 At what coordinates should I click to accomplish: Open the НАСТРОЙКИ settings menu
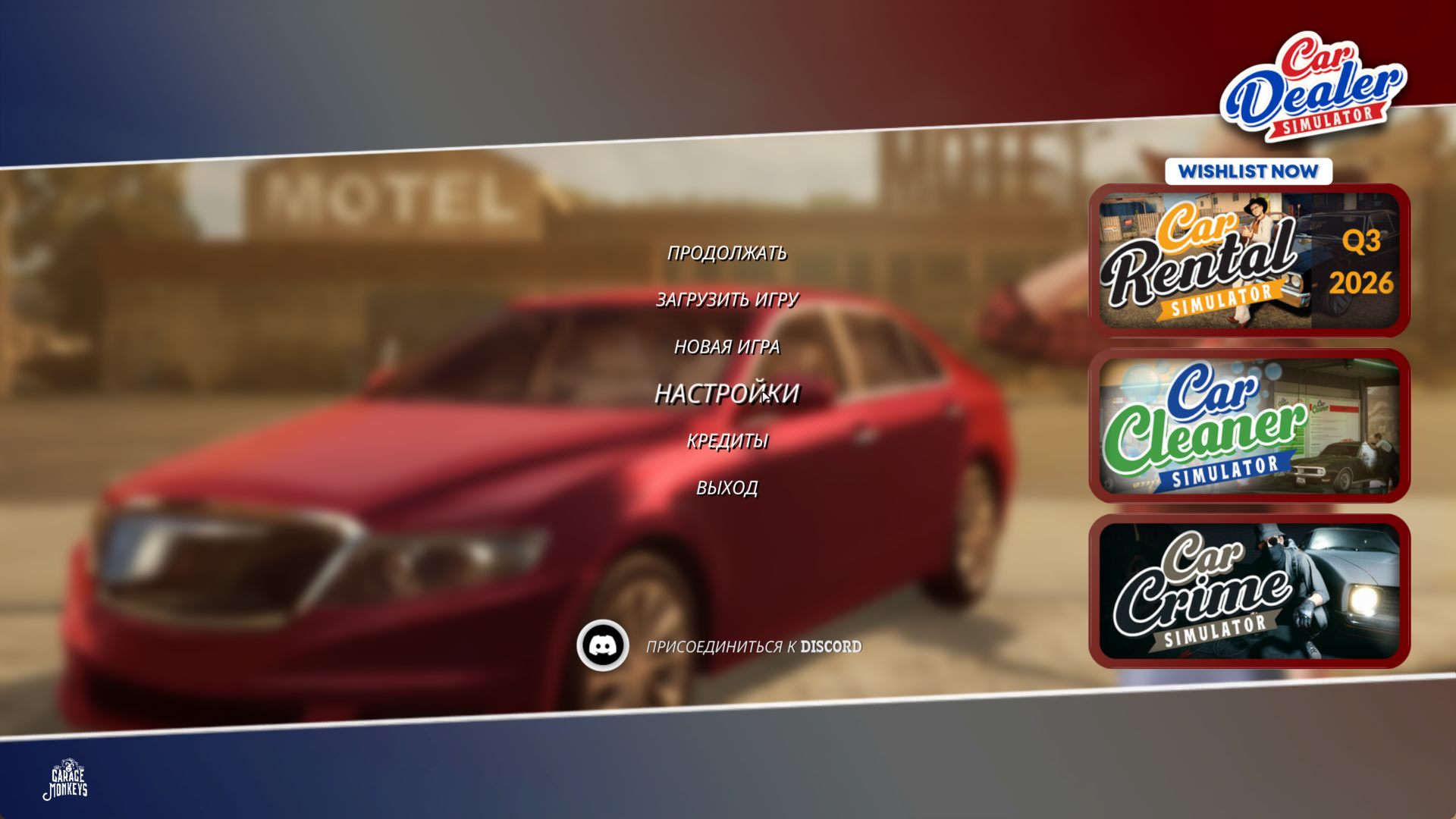[x=726, y=394]
